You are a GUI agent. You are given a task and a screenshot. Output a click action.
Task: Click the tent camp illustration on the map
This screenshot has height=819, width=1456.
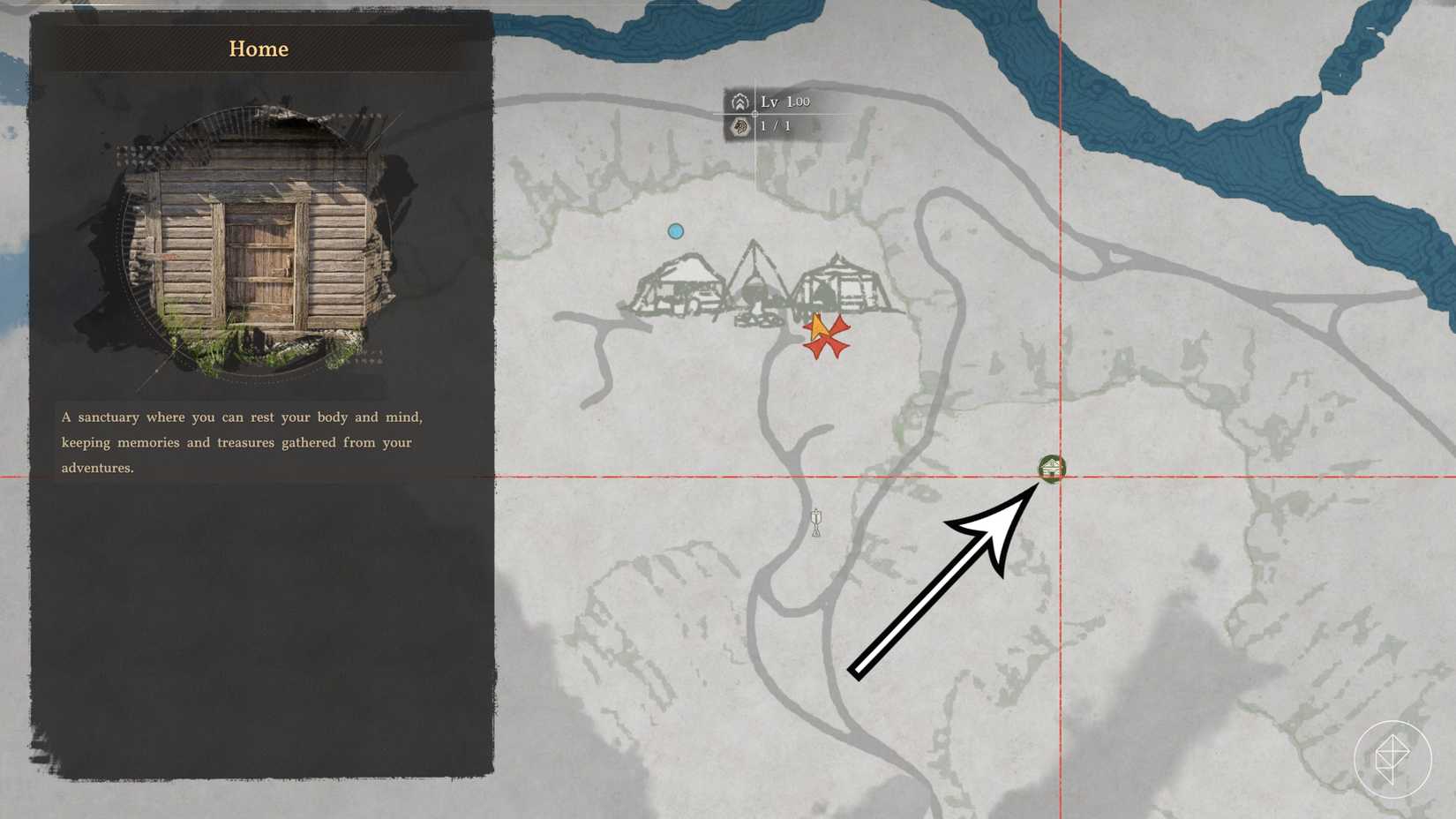pos(763,282)
